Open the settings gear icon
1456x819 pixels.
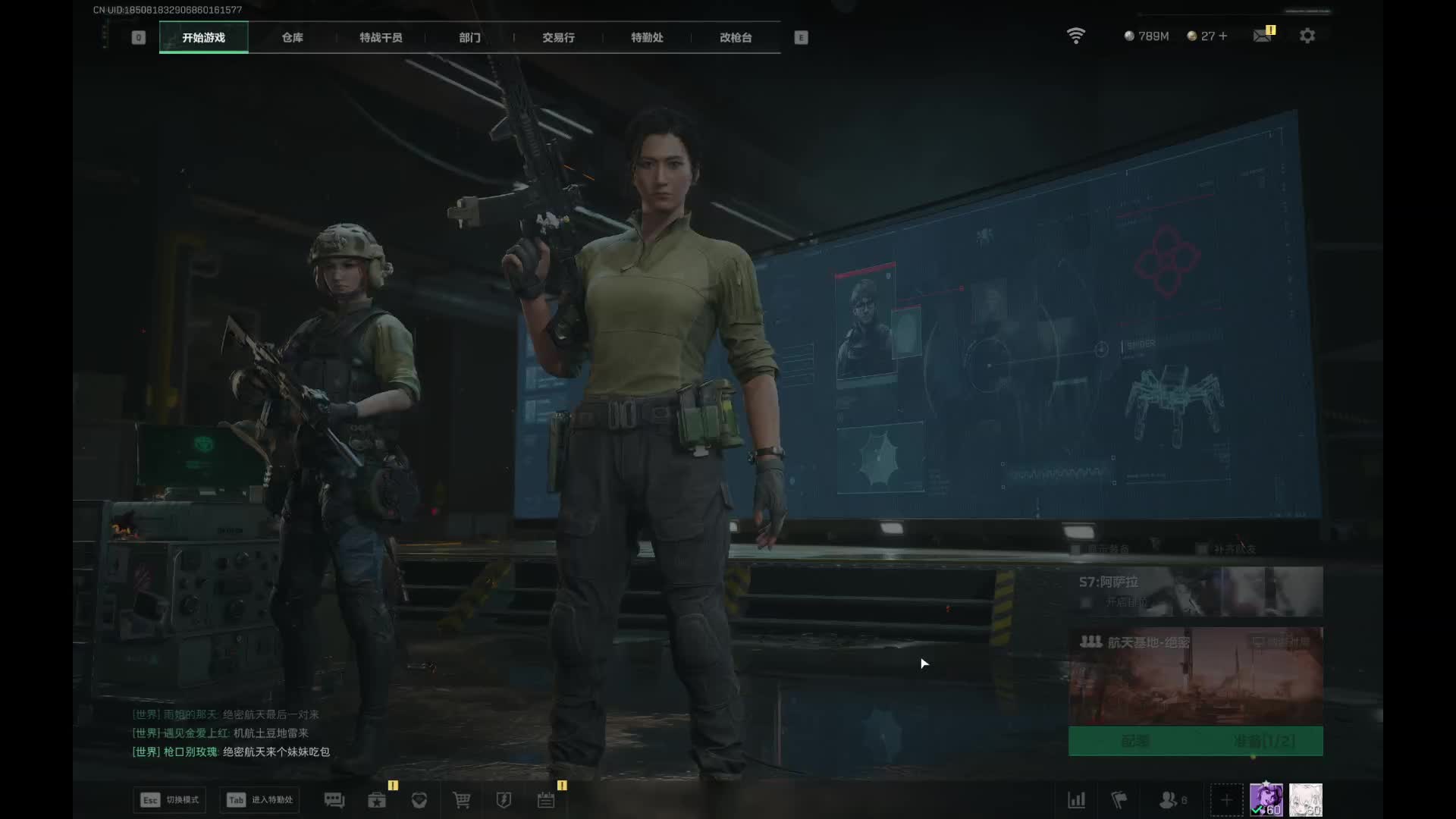[1307, 36]
